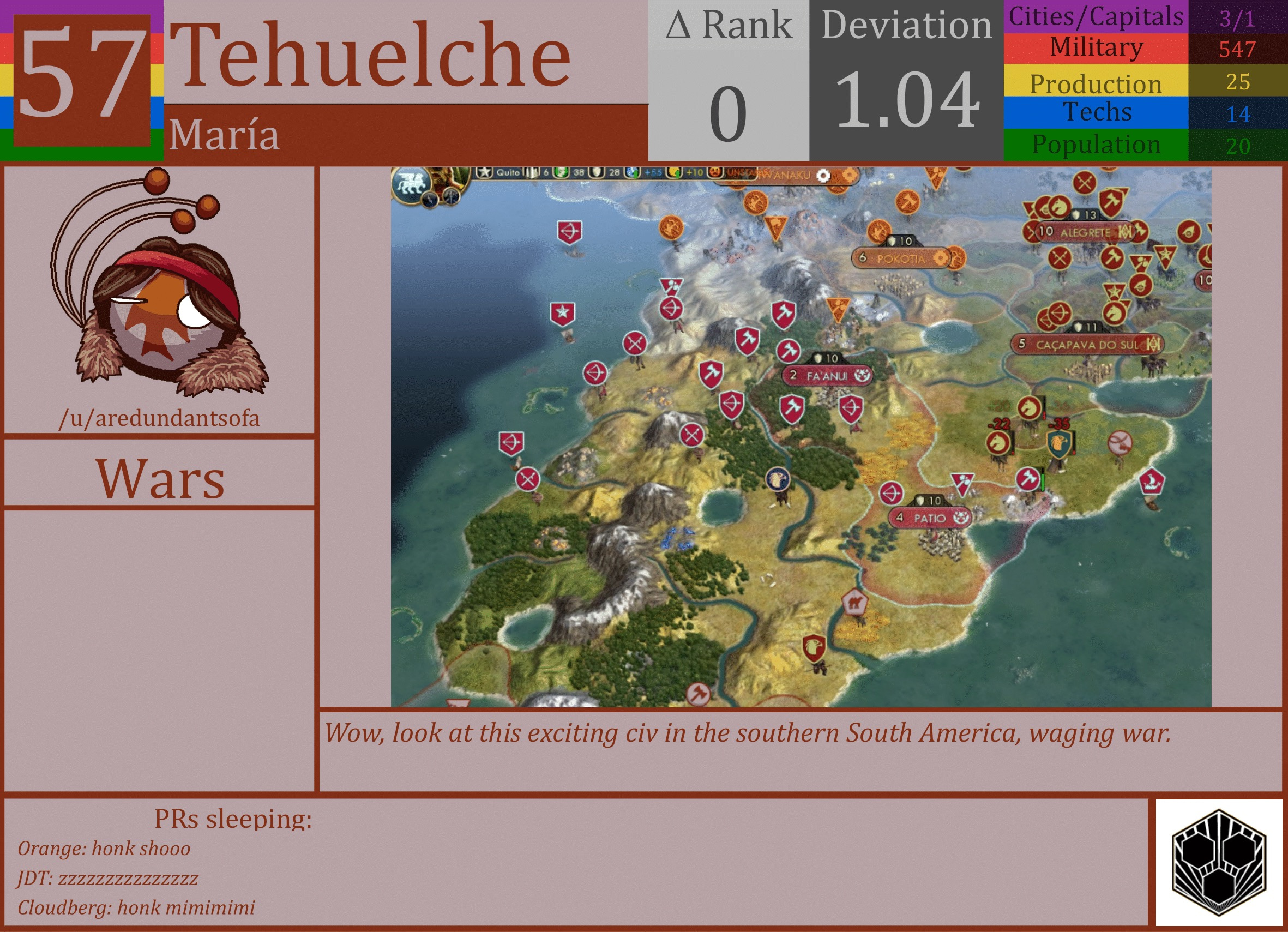Click the gear icon on the Tiwanaku city banner

[822, 175]
